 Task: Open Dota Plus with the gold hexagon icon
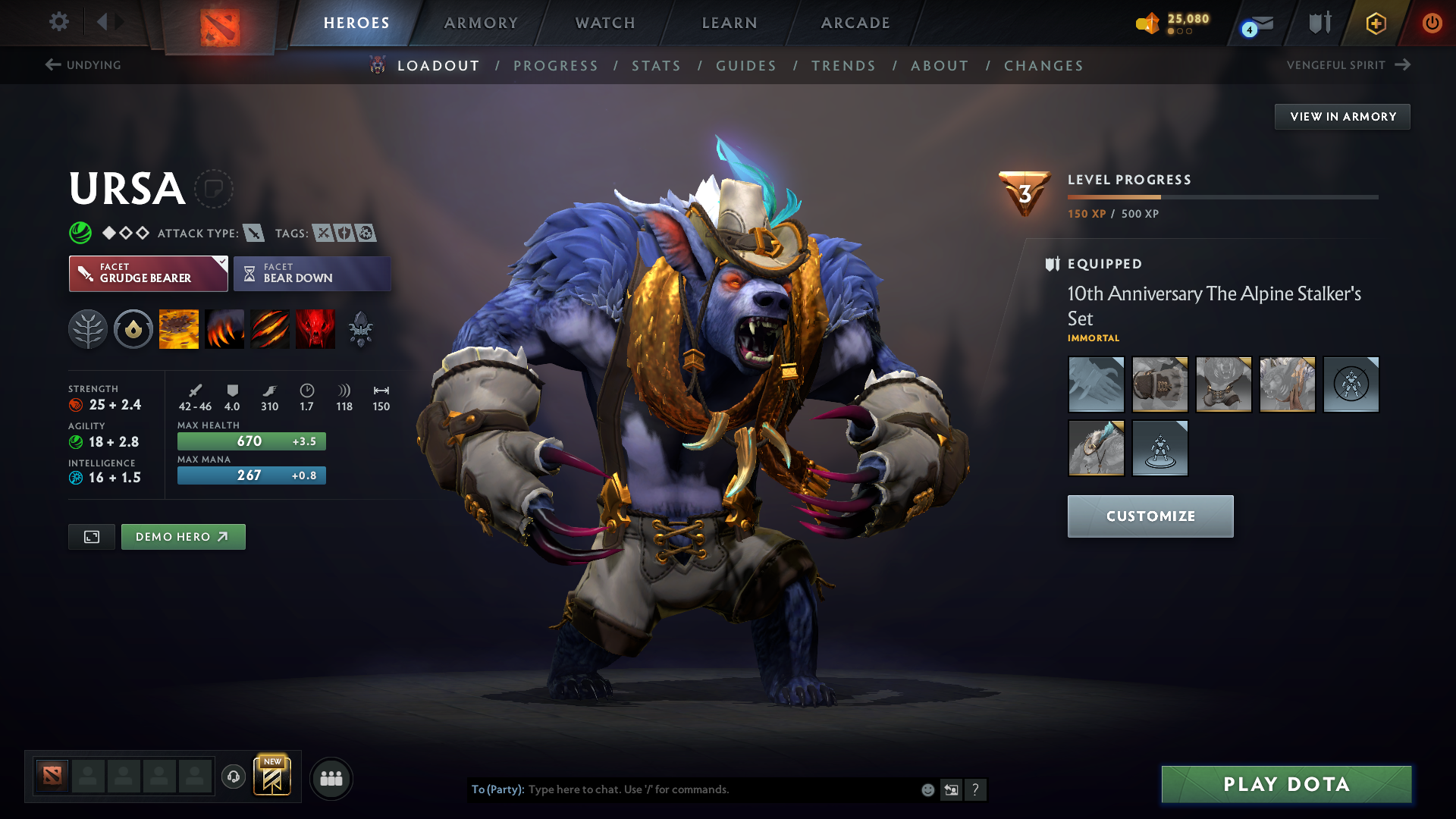[x=1375, y=23]
